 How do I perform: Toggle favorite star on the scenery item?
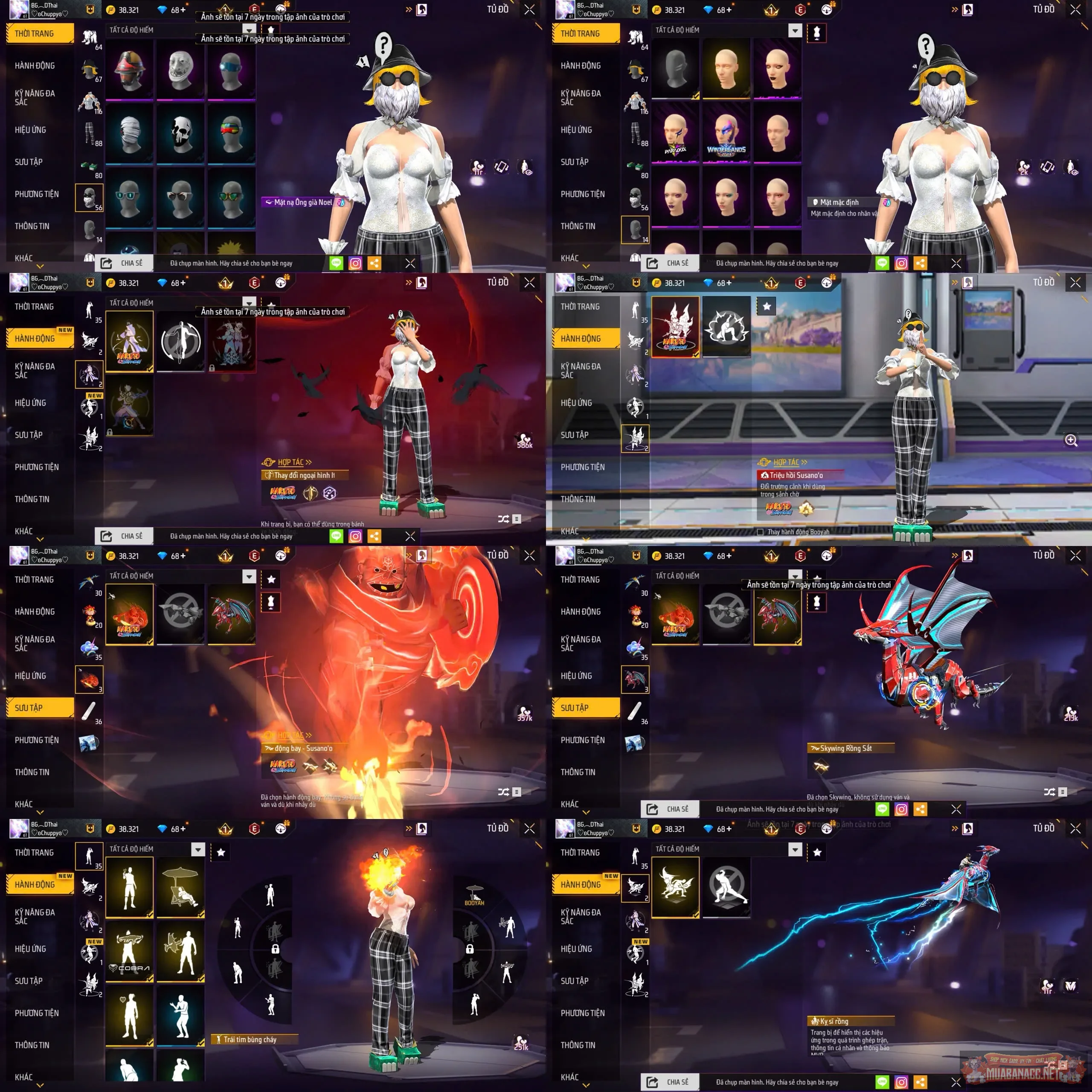767,307
